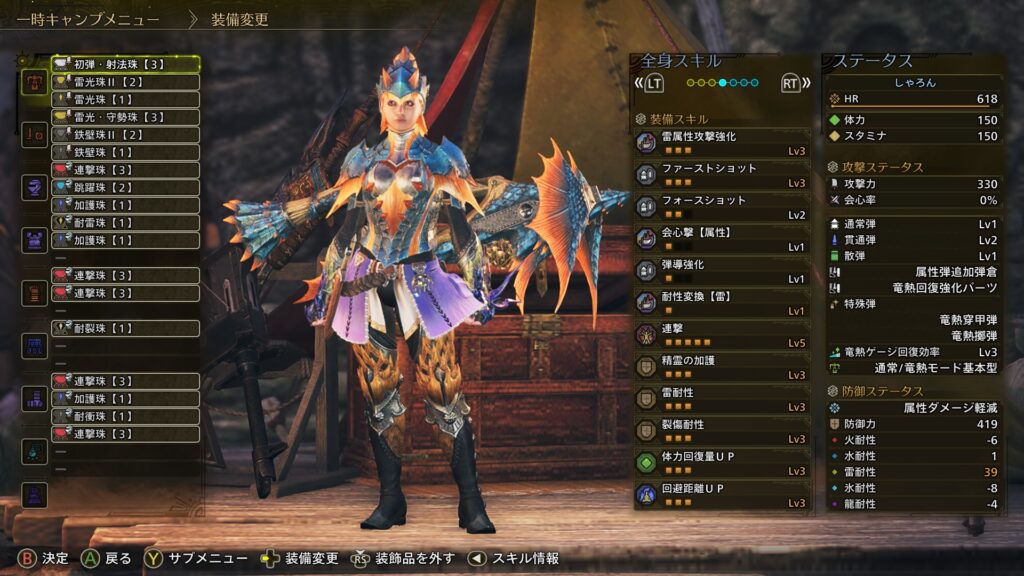Click the 耐性変換【雷】 skill row
This screenshot has height=576, width=1024.
click(x=722, y=303)
